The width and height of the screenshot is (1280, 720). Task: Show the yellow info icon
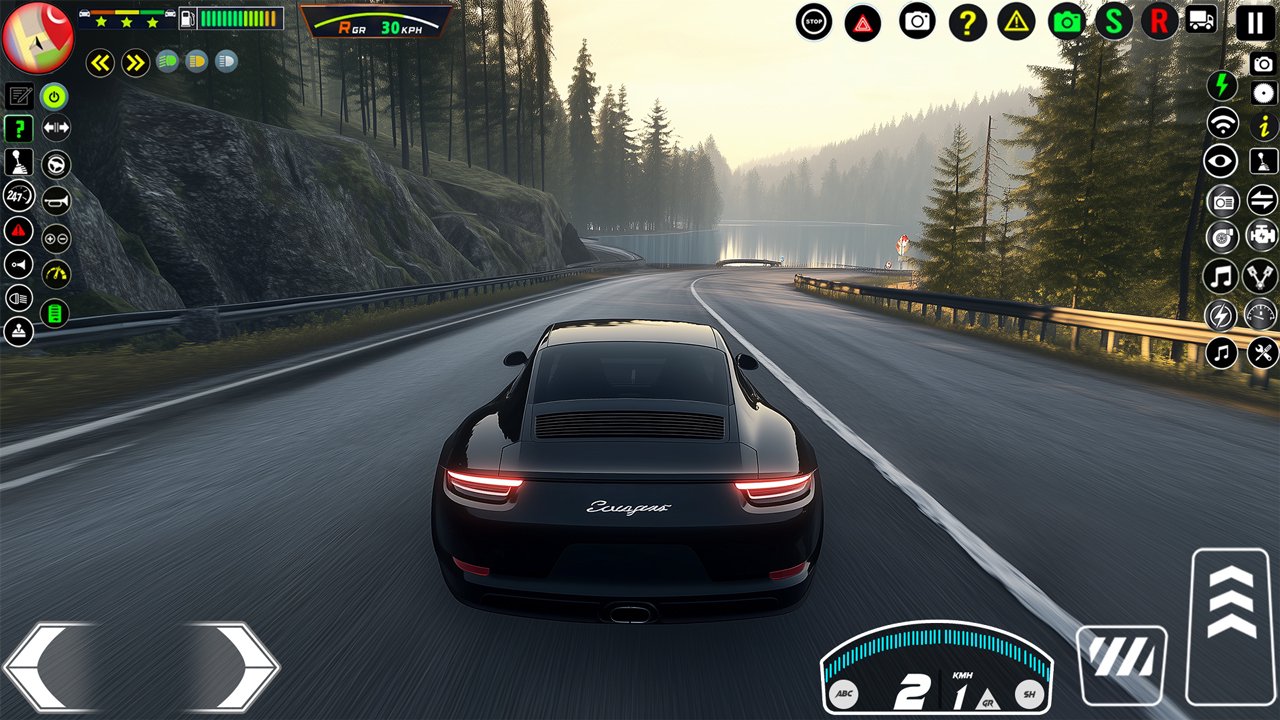[1264, 126]
